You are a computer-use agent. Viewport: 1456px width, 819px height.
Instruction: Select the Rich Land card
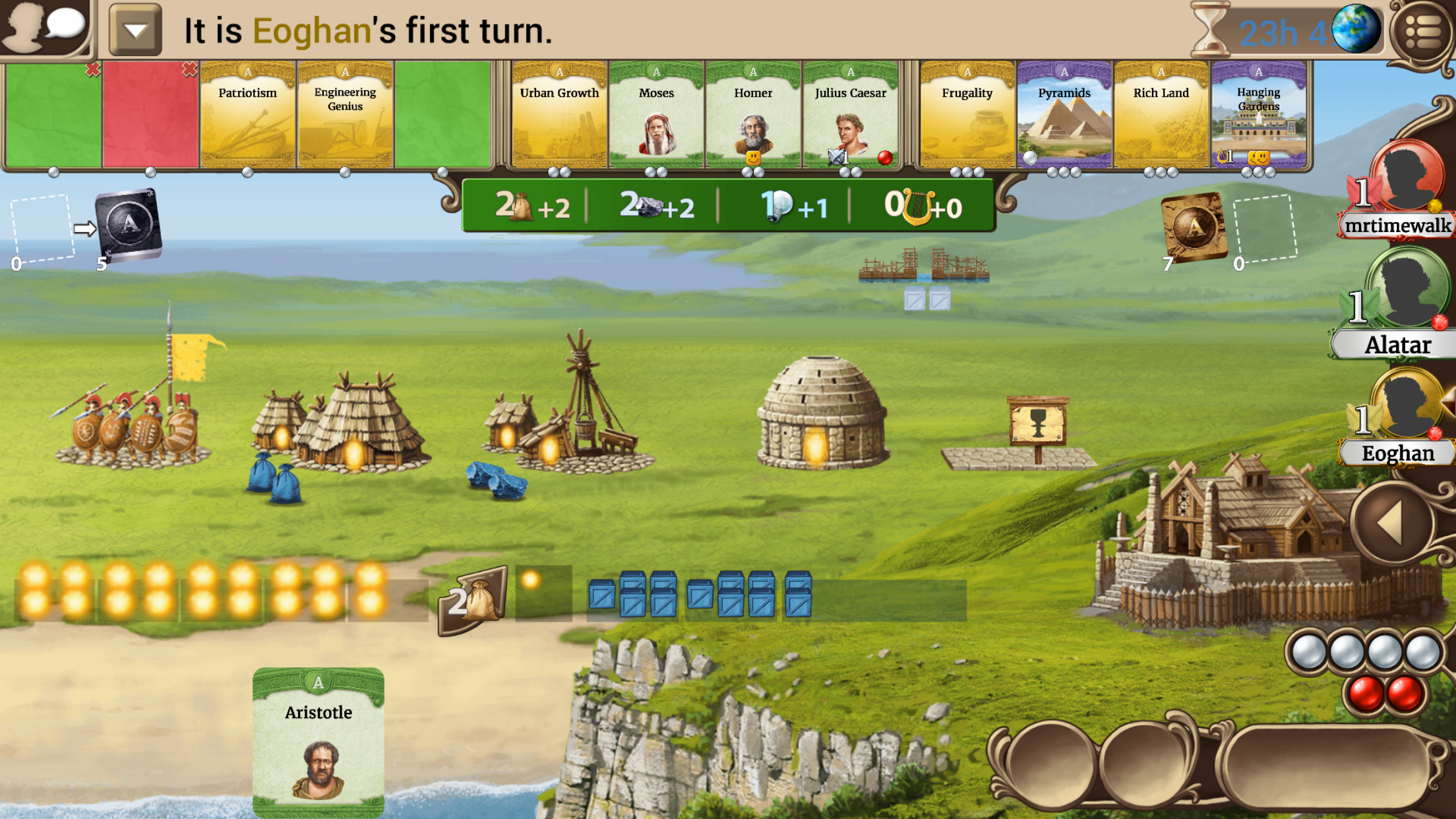(1161, 115)
